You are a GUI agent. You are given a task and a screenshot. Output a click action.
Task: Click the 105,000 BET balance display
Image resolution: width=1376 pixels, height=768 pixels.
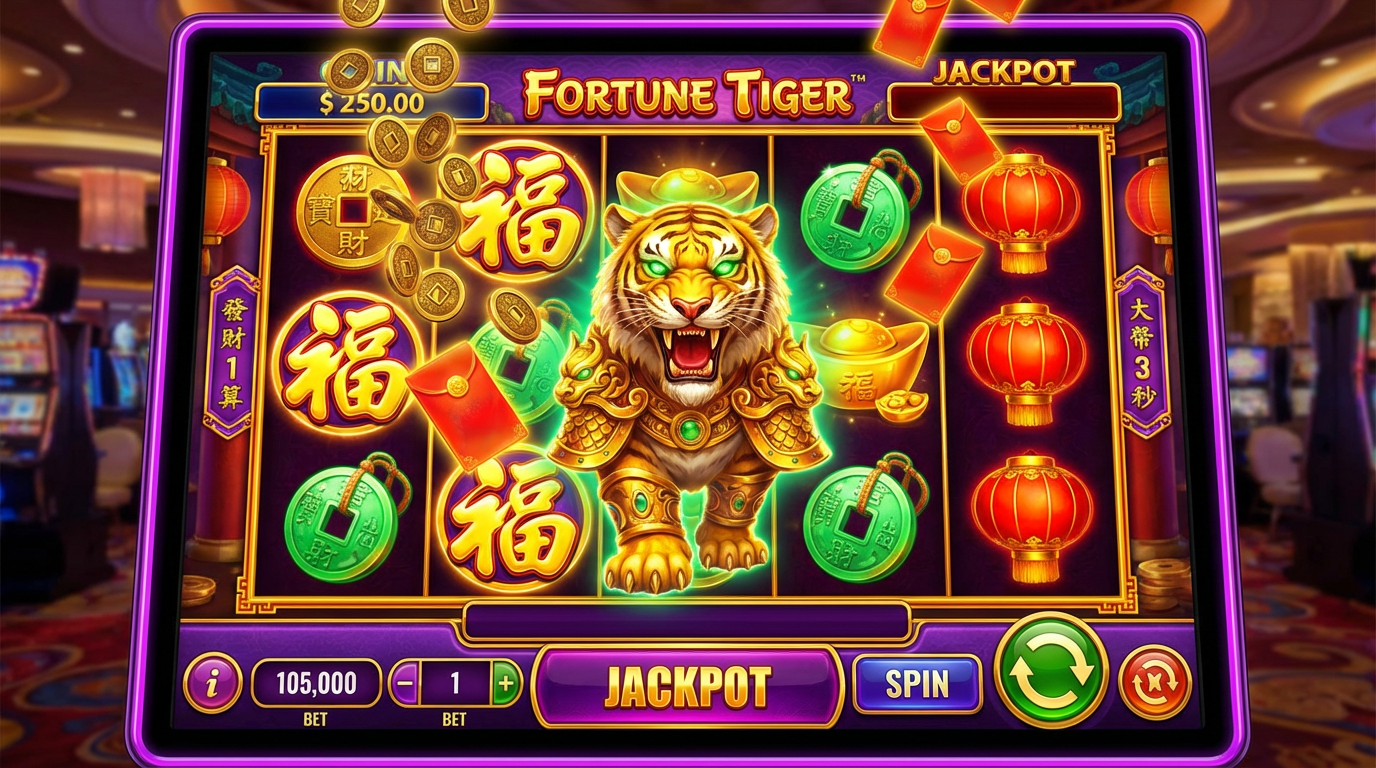[x=317, y=684]
